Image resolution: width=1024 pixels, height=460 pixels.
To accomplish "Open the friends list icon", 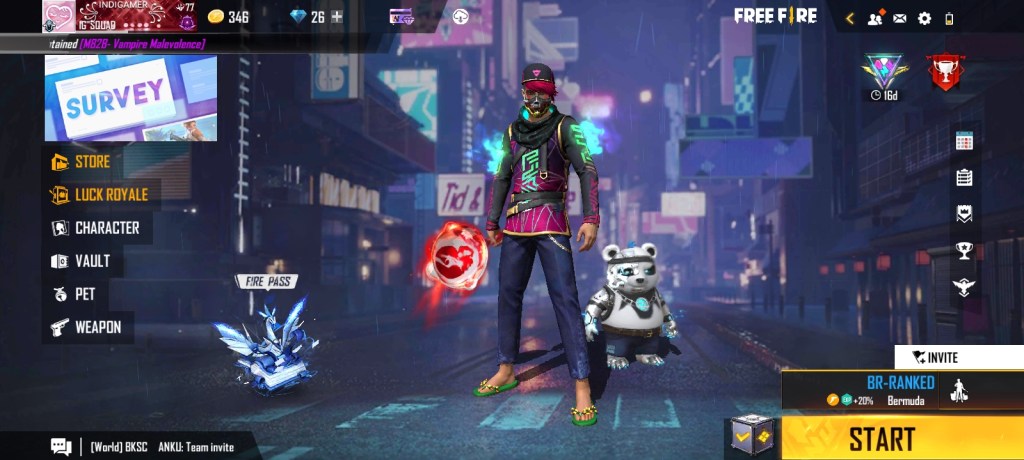I will [x=876, y=18].
